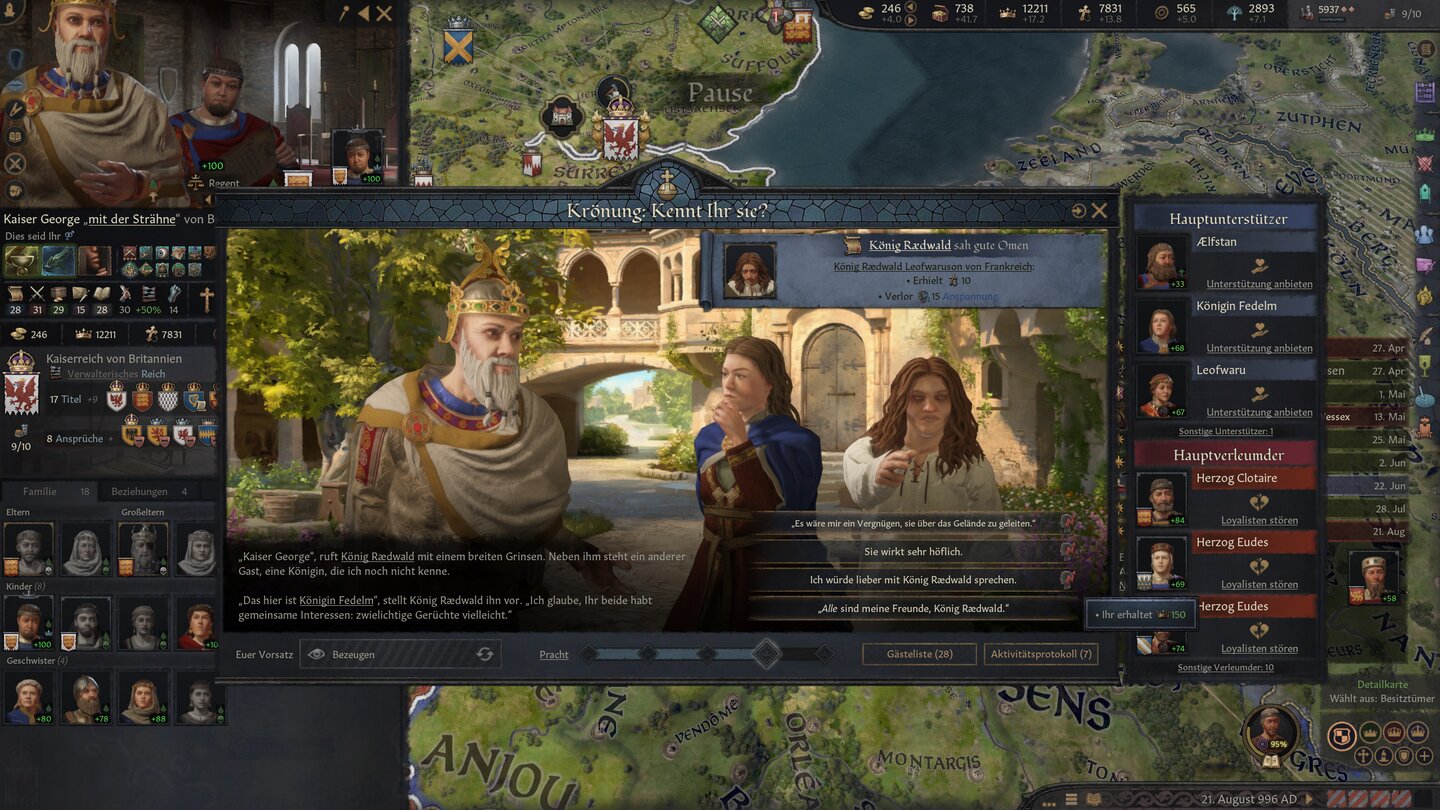The width and height of the screenshot is (1440, 810).
Task: Switch to the empires map mode crown icon
Action: pyautogui.click(x=1418, y=733)
